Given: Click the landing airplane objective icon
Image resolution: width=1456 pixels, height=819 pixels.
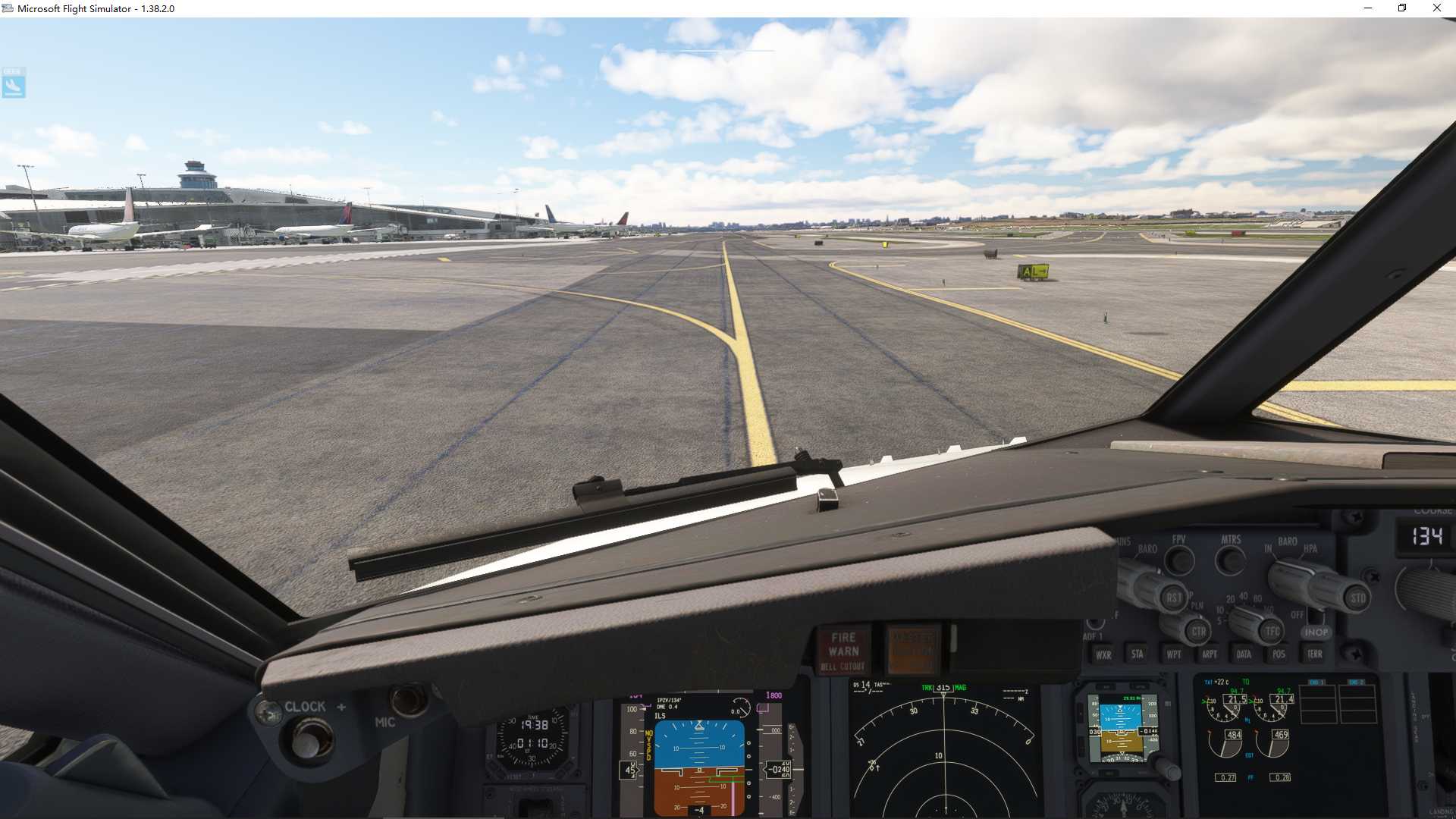Looking at the screenshot, I should (x=14, y=83).
